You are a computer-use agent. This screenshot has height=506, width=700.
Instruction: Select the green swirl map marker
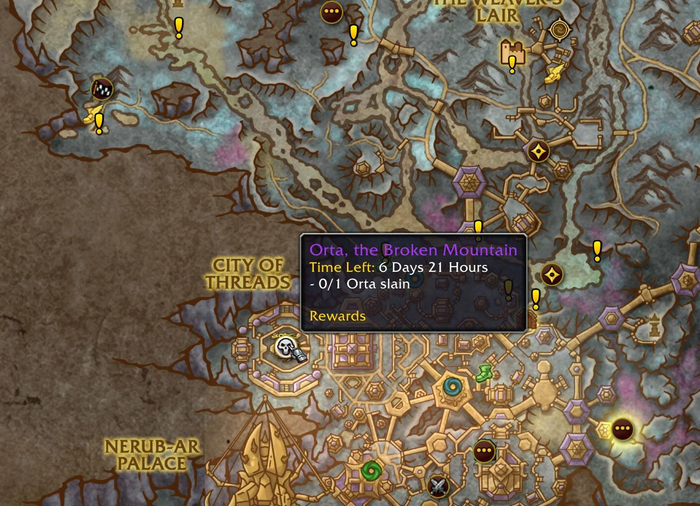point(371,470)
